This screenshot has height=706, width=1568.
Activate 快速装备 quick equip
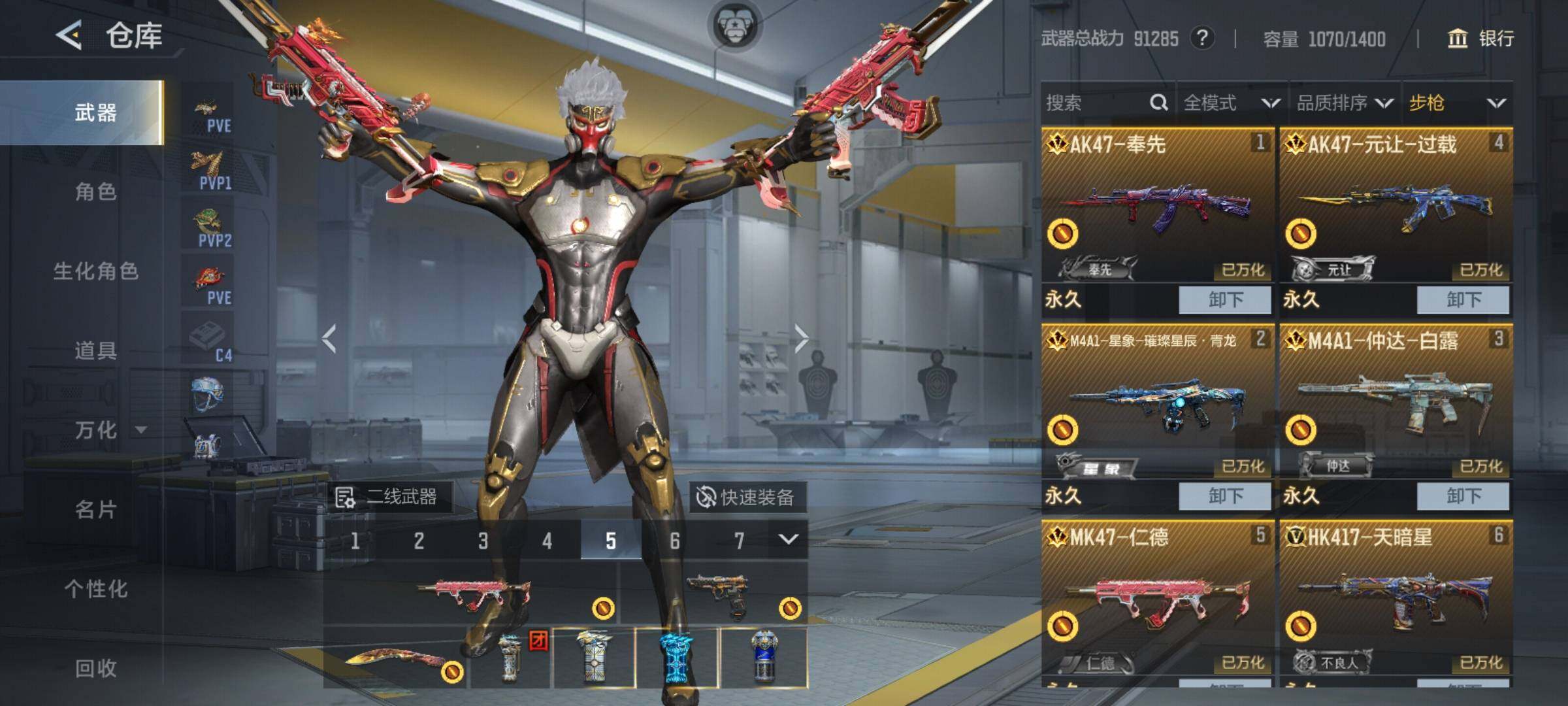(x=746, y=497)
